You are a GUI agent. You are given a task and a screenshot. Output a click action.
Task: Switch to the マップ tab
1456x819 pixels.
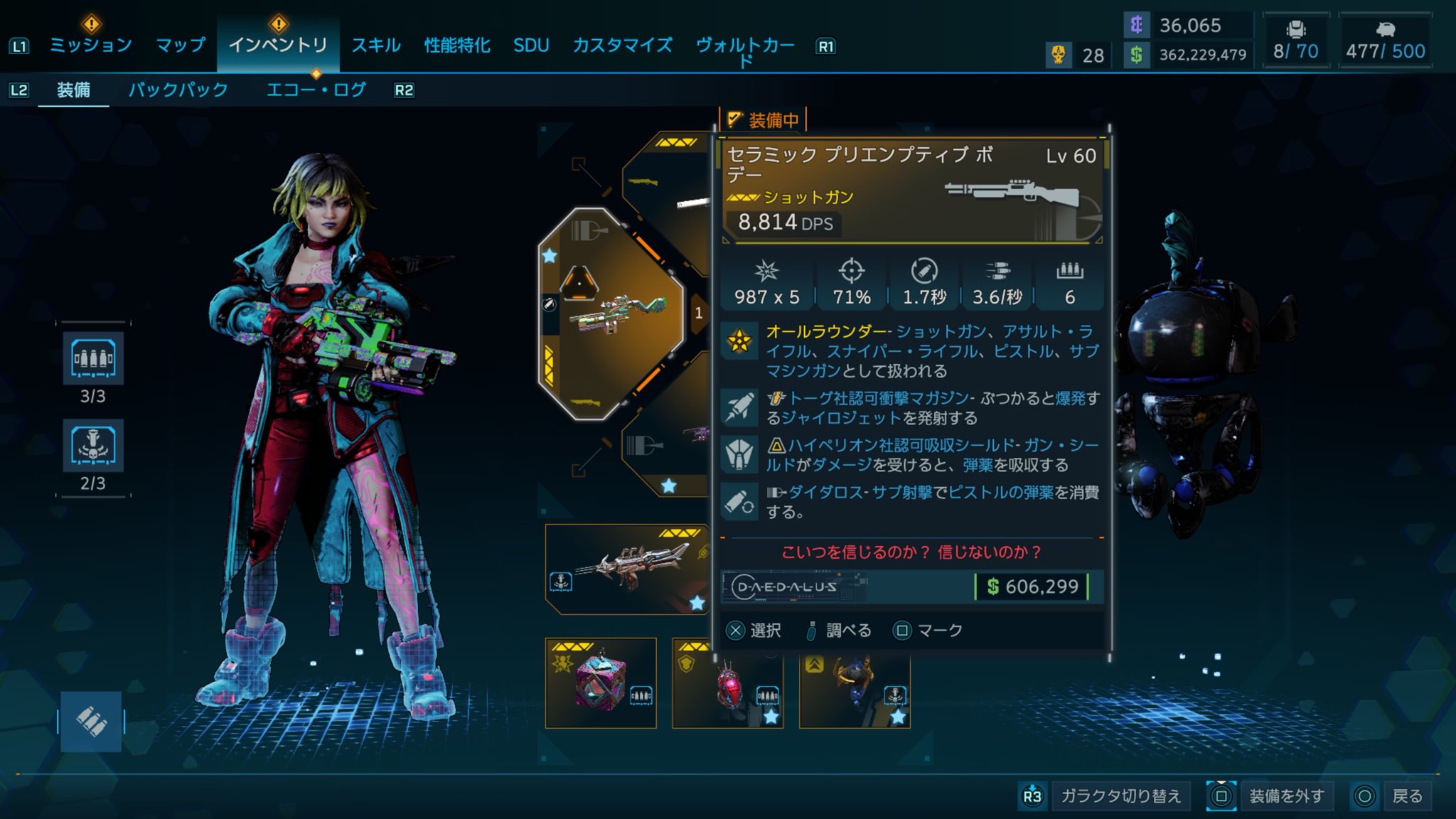[181, 45]
